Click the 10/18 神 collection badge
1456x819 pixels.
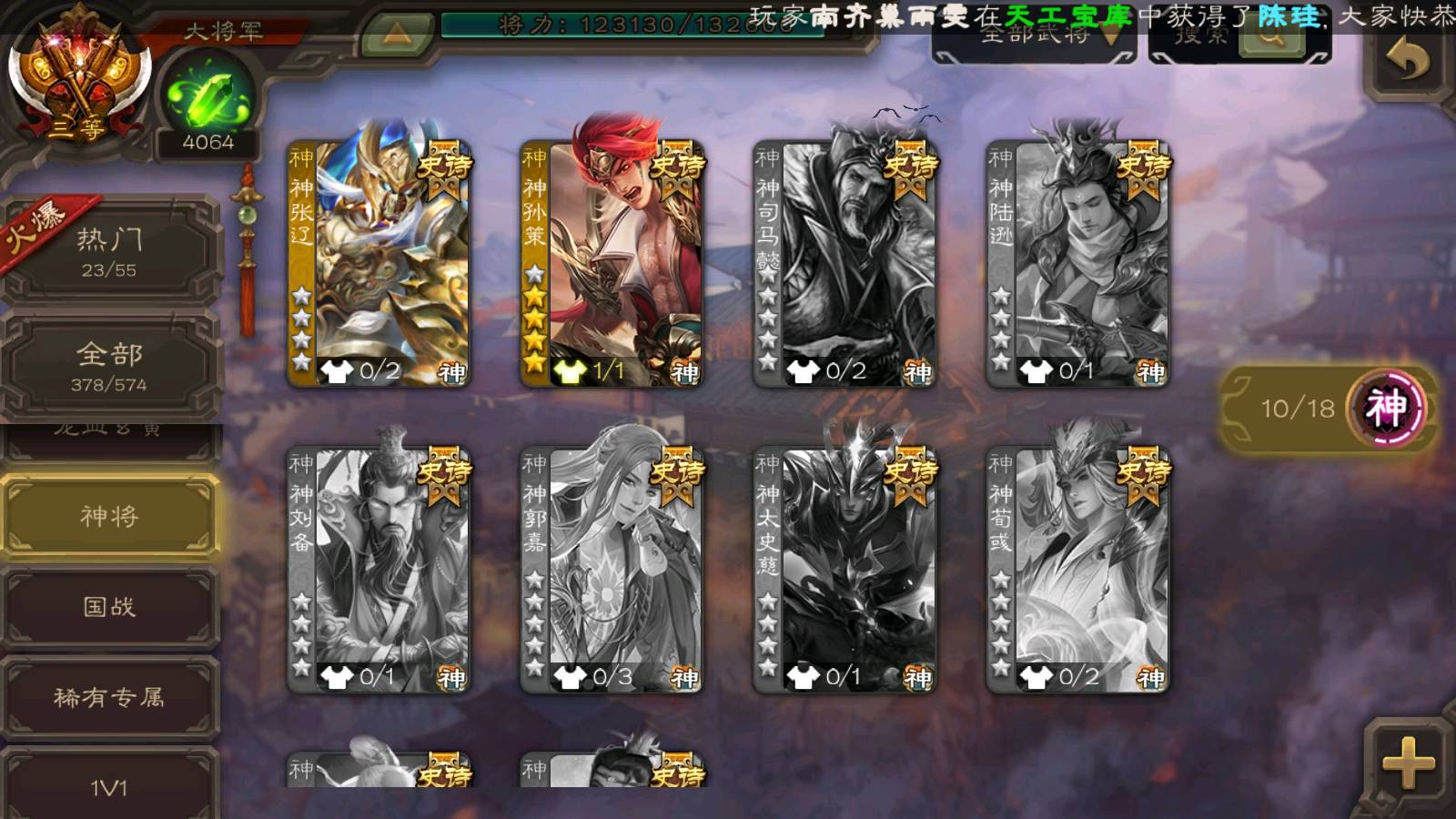(x=1329, y=408)
